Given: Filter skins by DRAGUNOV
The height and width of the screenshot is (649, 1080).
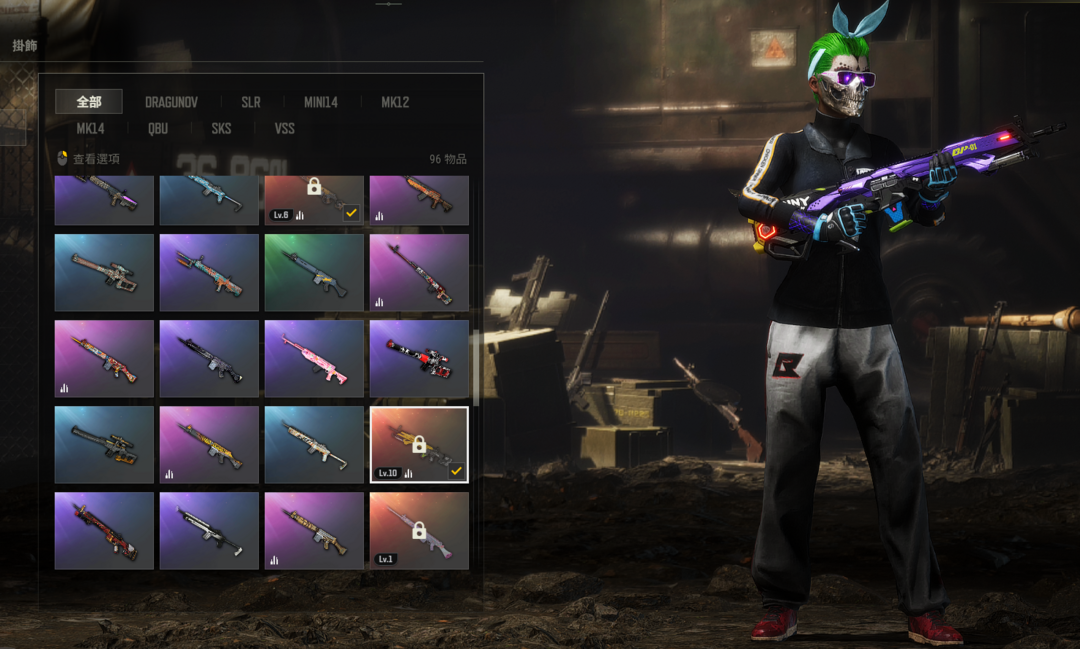Looking at the screenshot, I should click(171, 102).
